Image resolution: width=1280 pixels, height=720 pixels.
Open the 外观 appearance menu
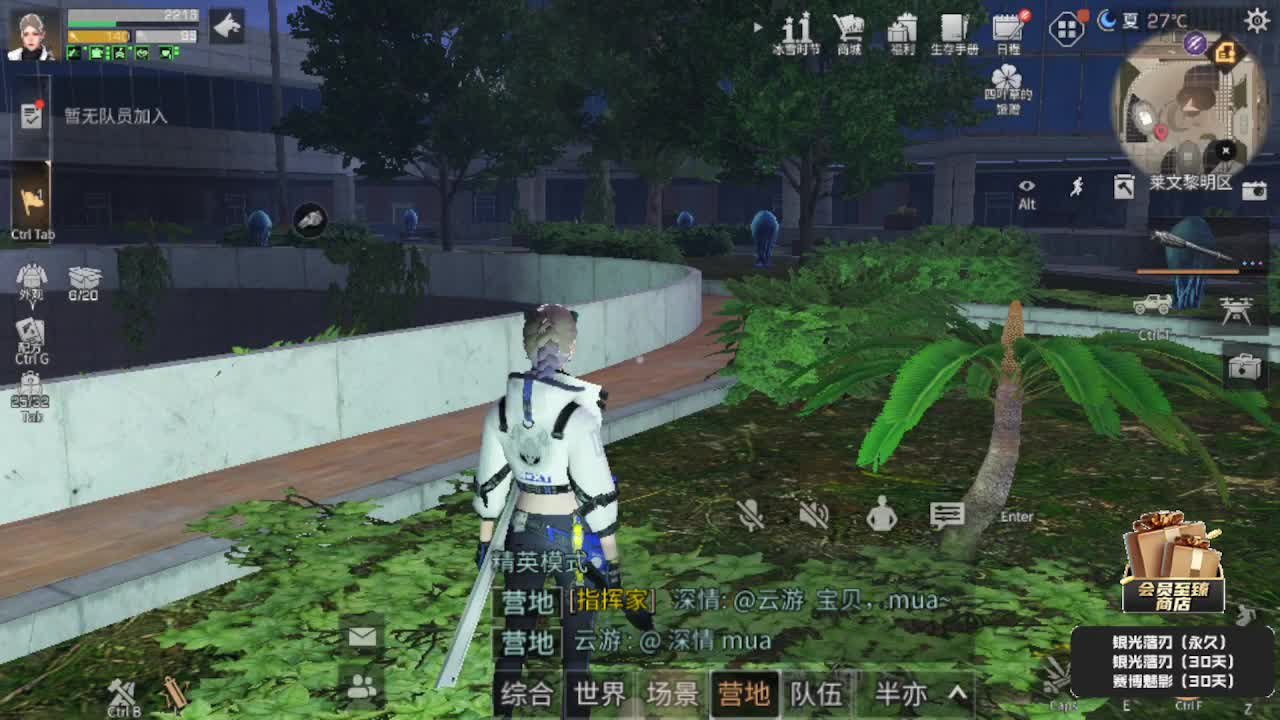click(33, 280)
